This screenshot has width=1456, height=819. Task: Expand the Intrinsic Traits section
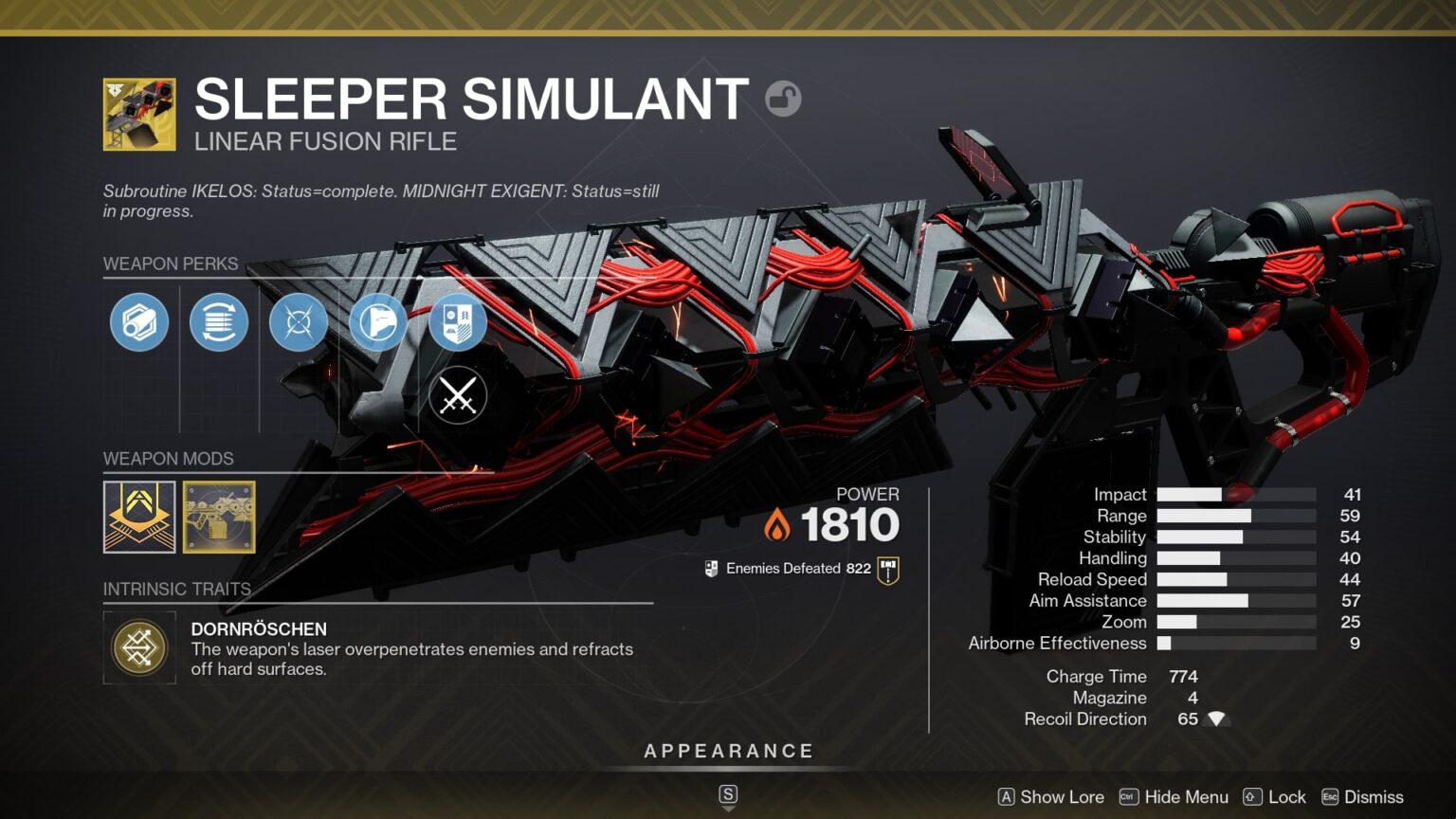pos(176,589)
